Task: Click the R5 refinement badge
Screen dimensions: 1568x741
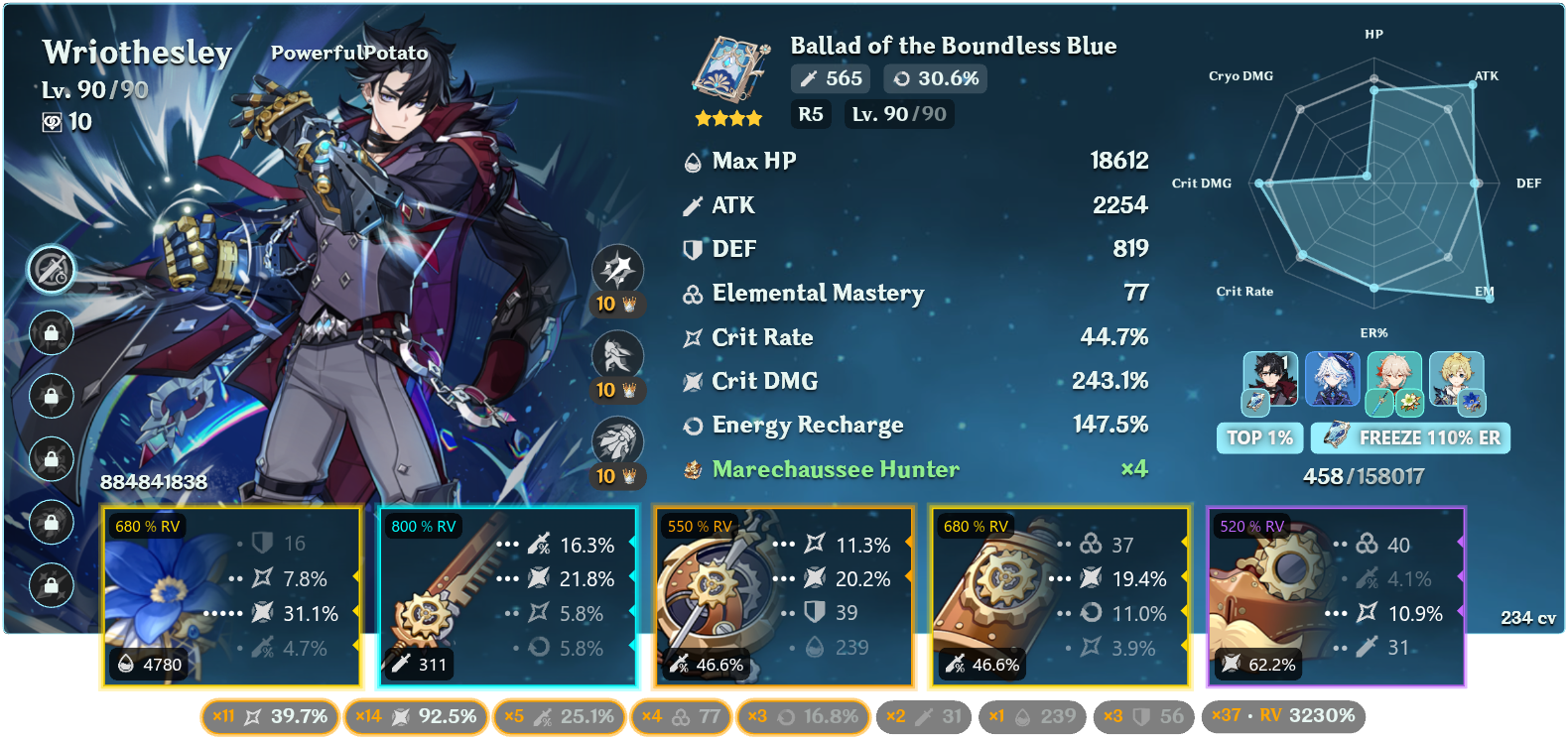Action: point(810,114)
